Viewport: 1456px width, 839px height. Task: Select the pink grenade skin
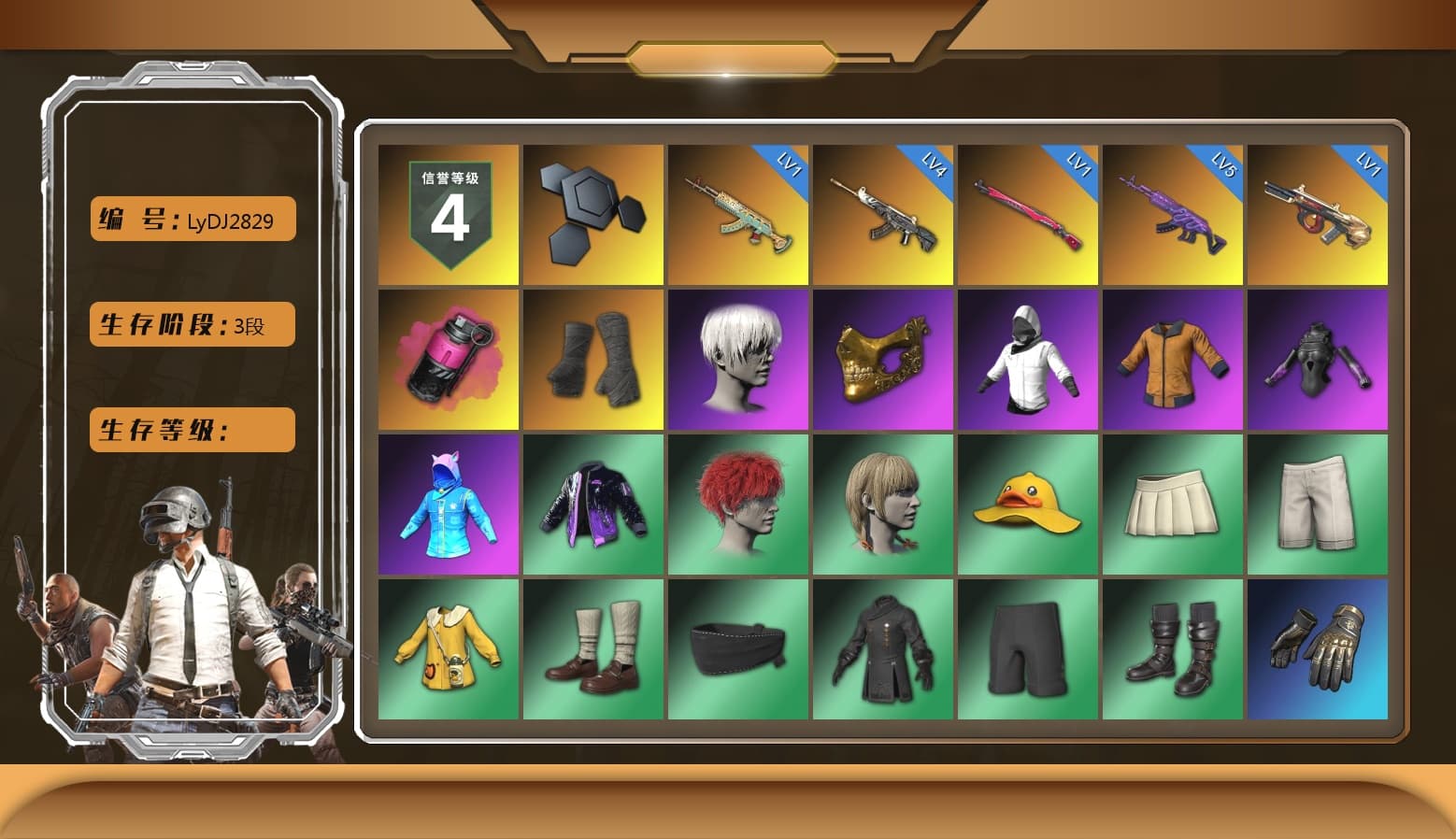click(446, 360)
